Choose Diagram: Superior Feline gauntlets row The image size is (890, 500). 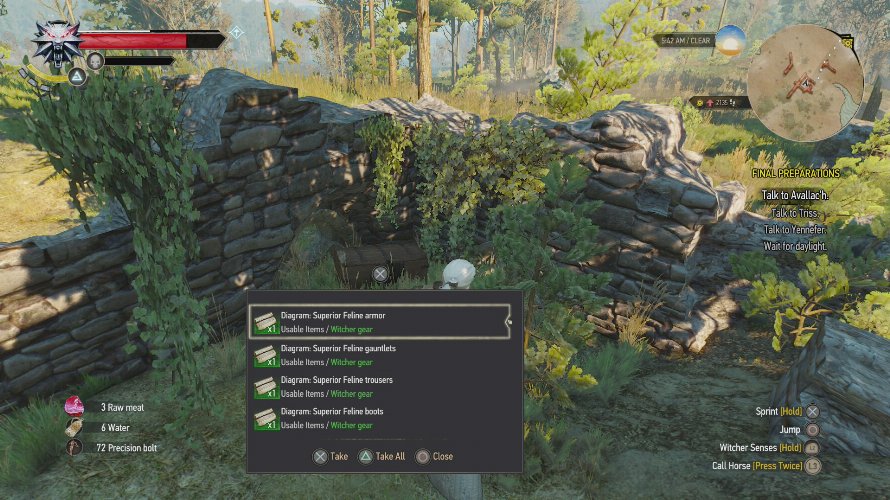coord(379,354)
